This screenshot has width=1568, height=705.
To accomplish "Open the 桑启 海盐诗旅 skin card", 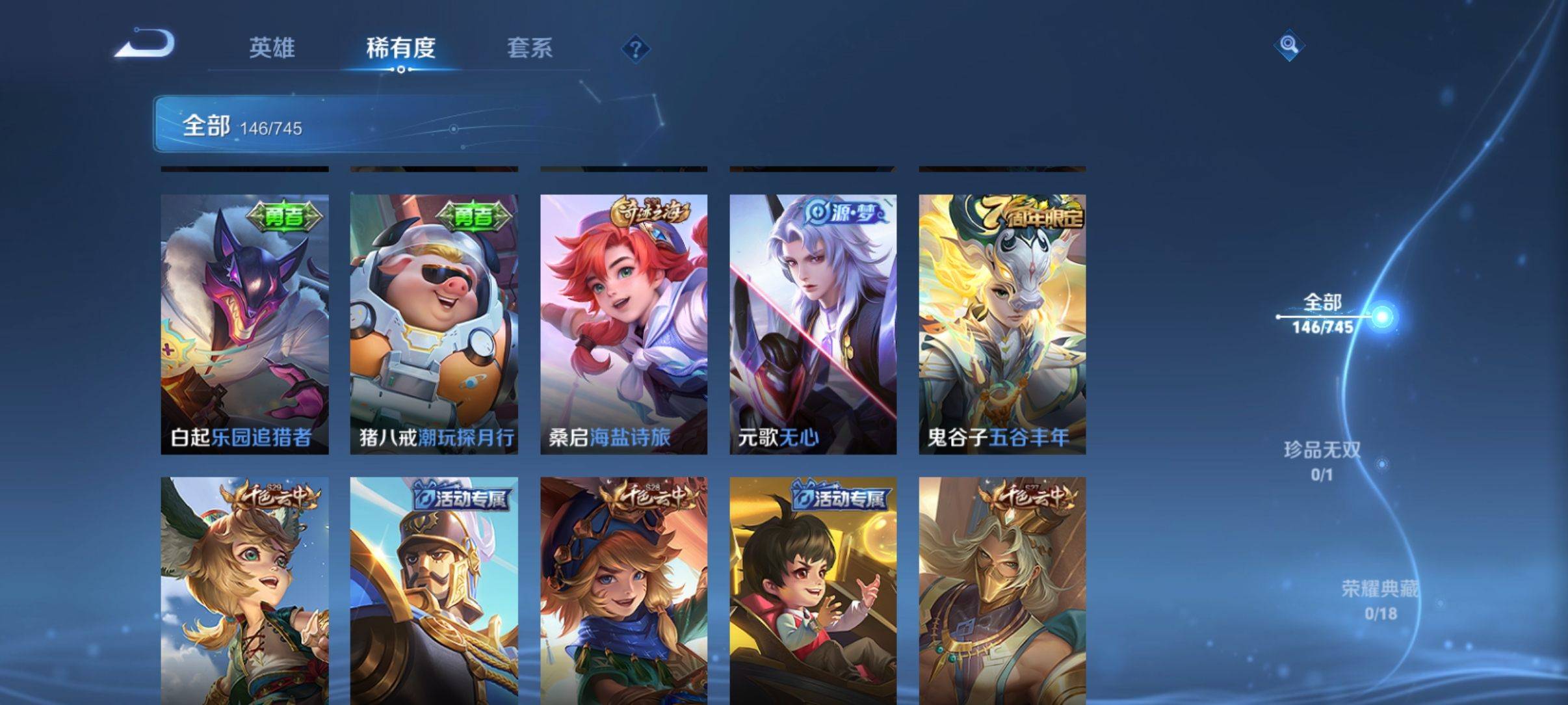I will point(623,324).
